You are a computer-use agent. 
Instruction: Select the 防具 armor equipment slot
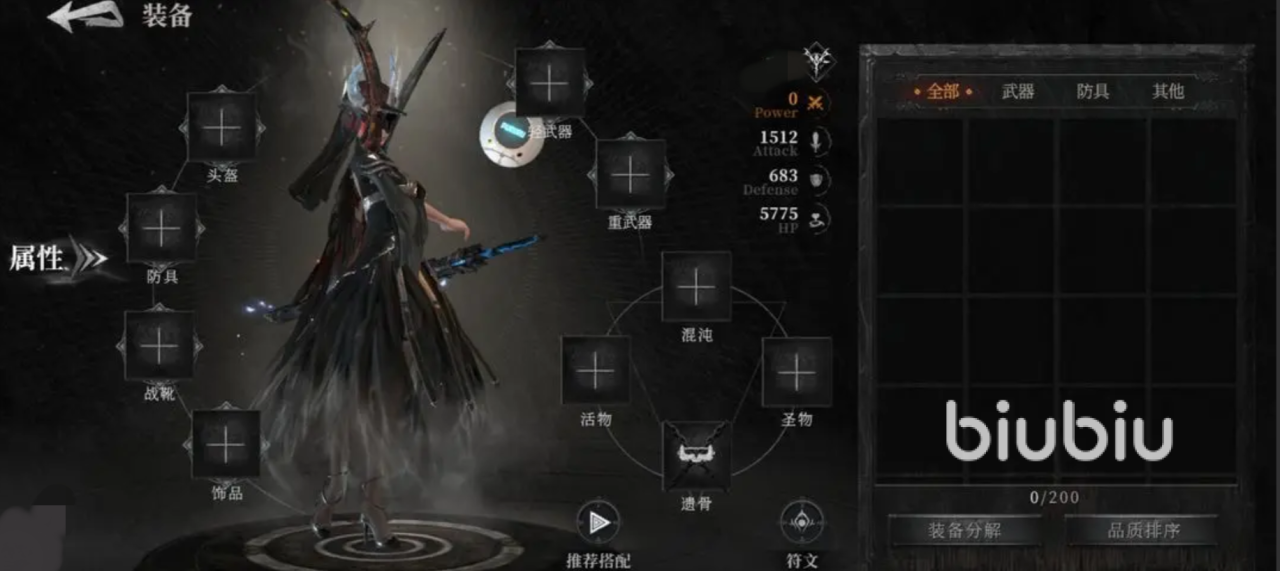click(161, 229)
